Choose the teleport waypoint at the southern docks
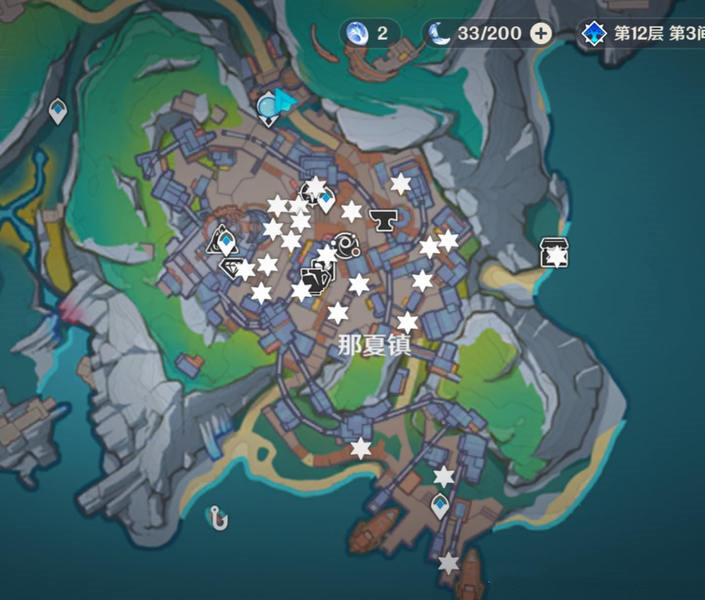Viewport: 705px width, 600px height. [x=439, y=507]
